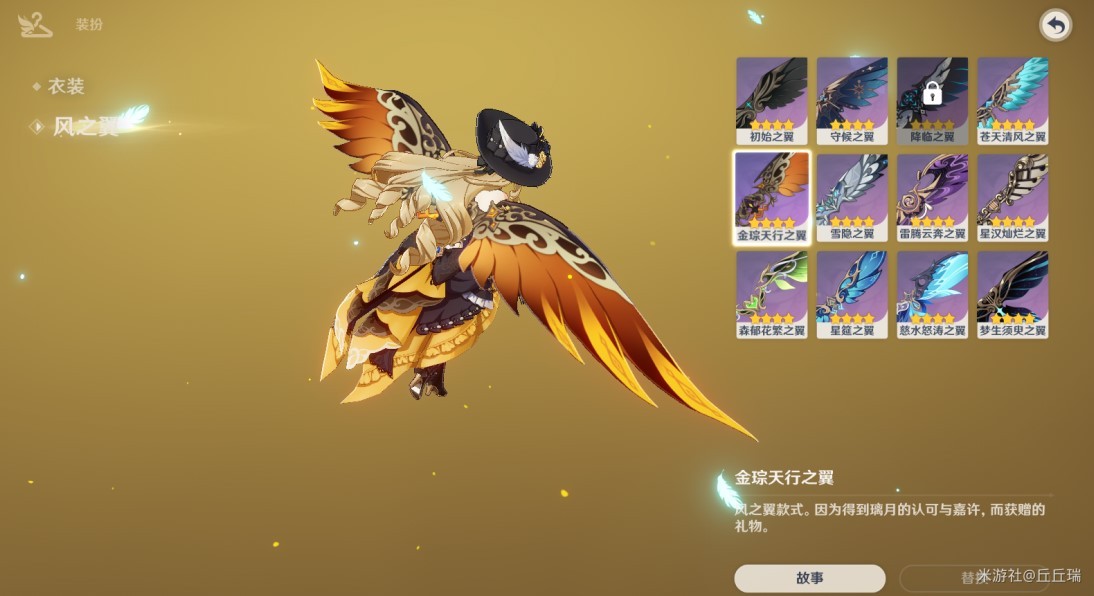
Task: Select the purple 雷腾云奔之翼 glider
Action: click(932, 197)
